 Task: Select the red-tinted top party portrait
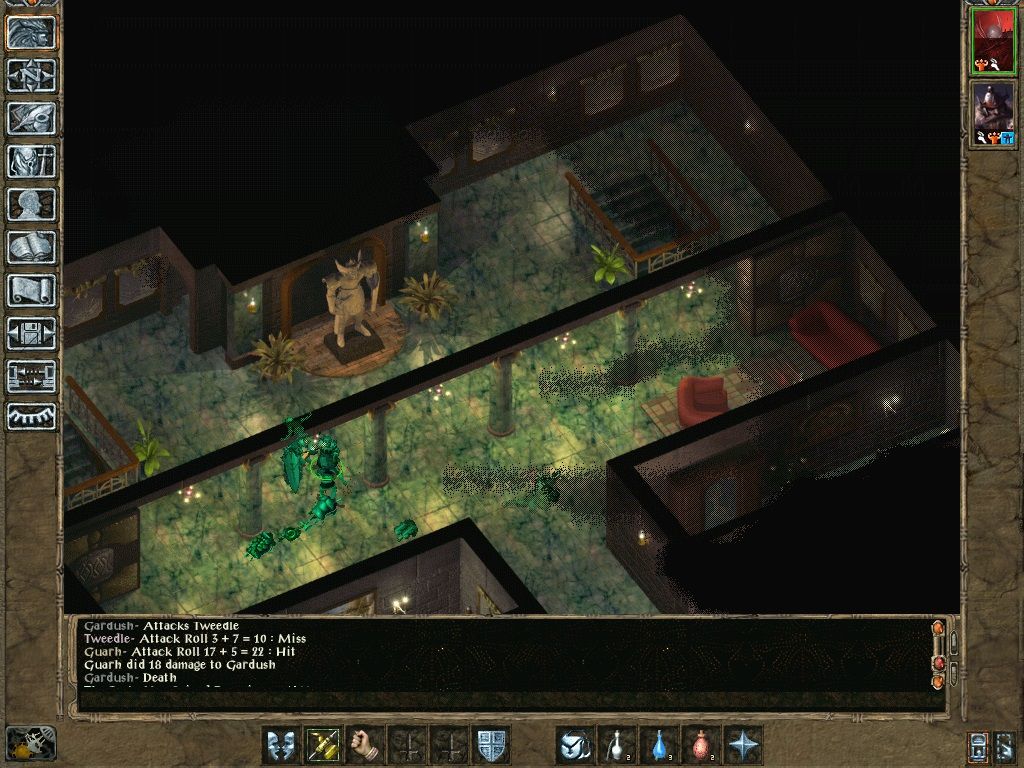coord(993,42)
